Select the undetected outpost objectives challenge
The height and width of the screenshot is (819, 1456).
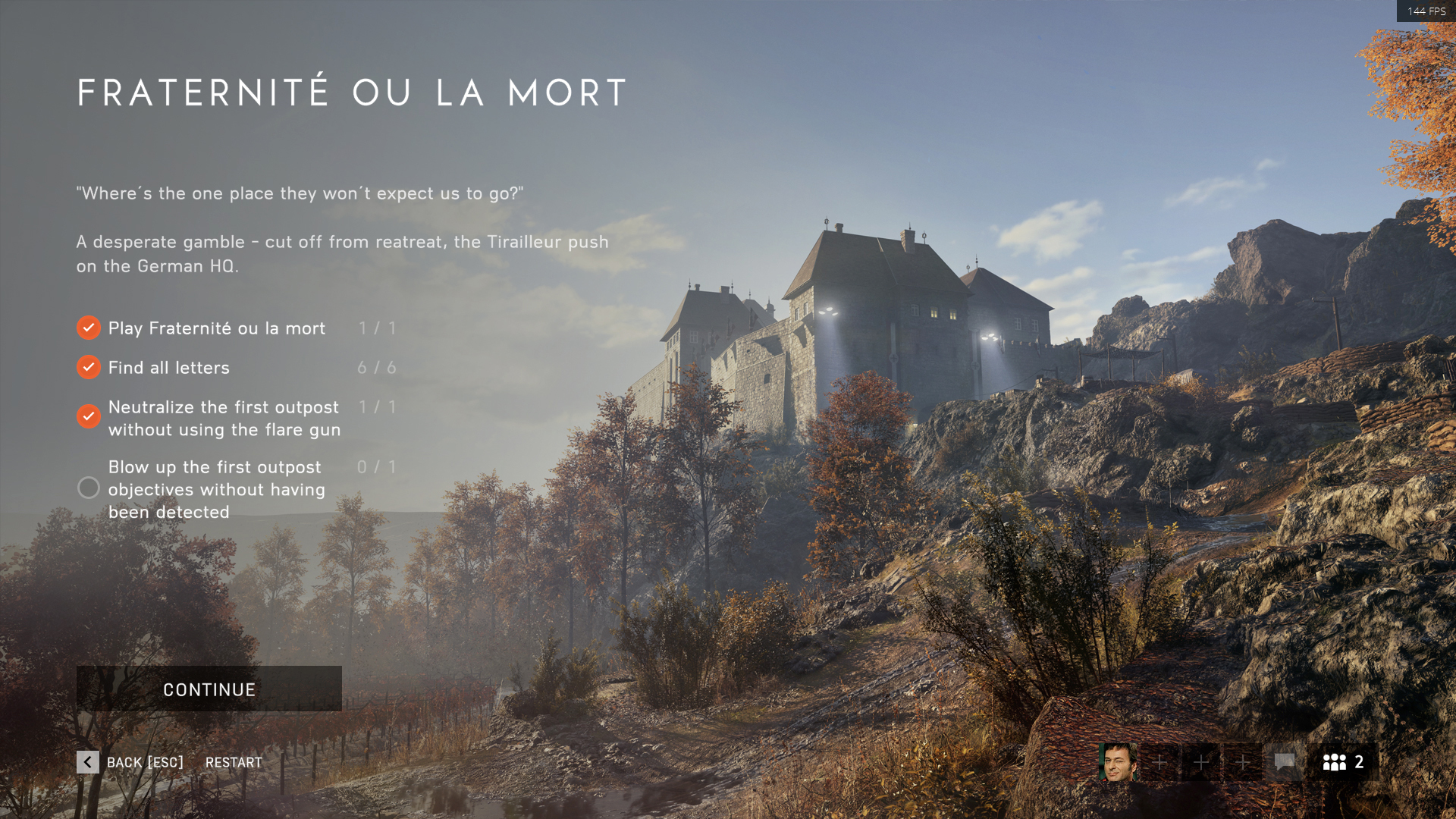[x=216, y=489]
